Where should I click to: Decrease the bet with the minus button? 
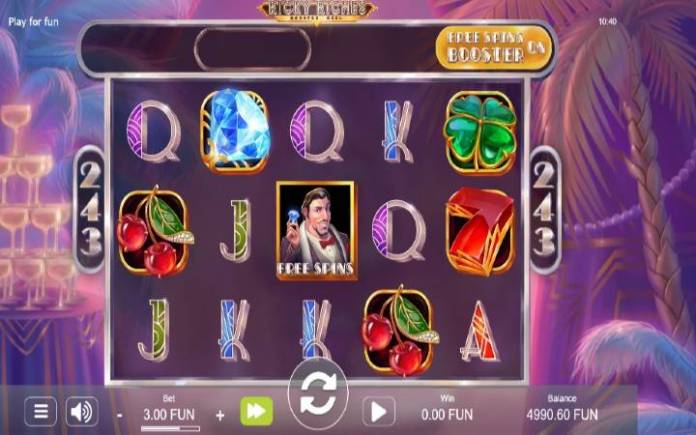click(119, 414)
